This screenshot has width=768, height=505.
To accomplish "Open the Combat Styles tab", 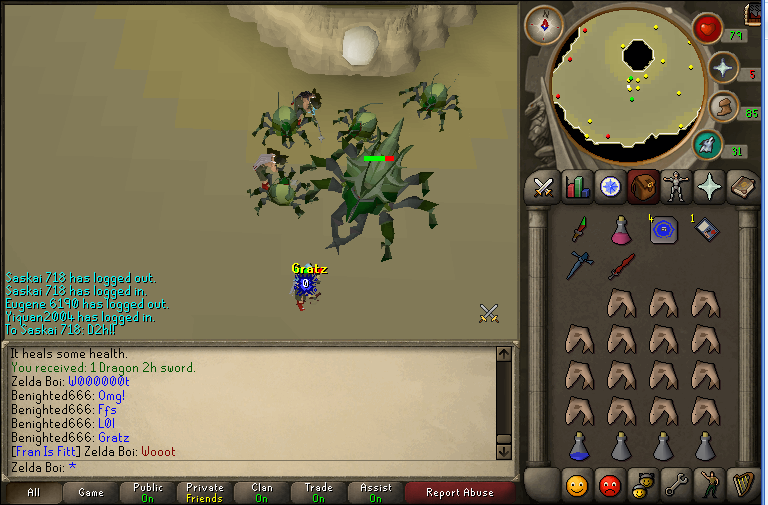I will click(543, 186).
